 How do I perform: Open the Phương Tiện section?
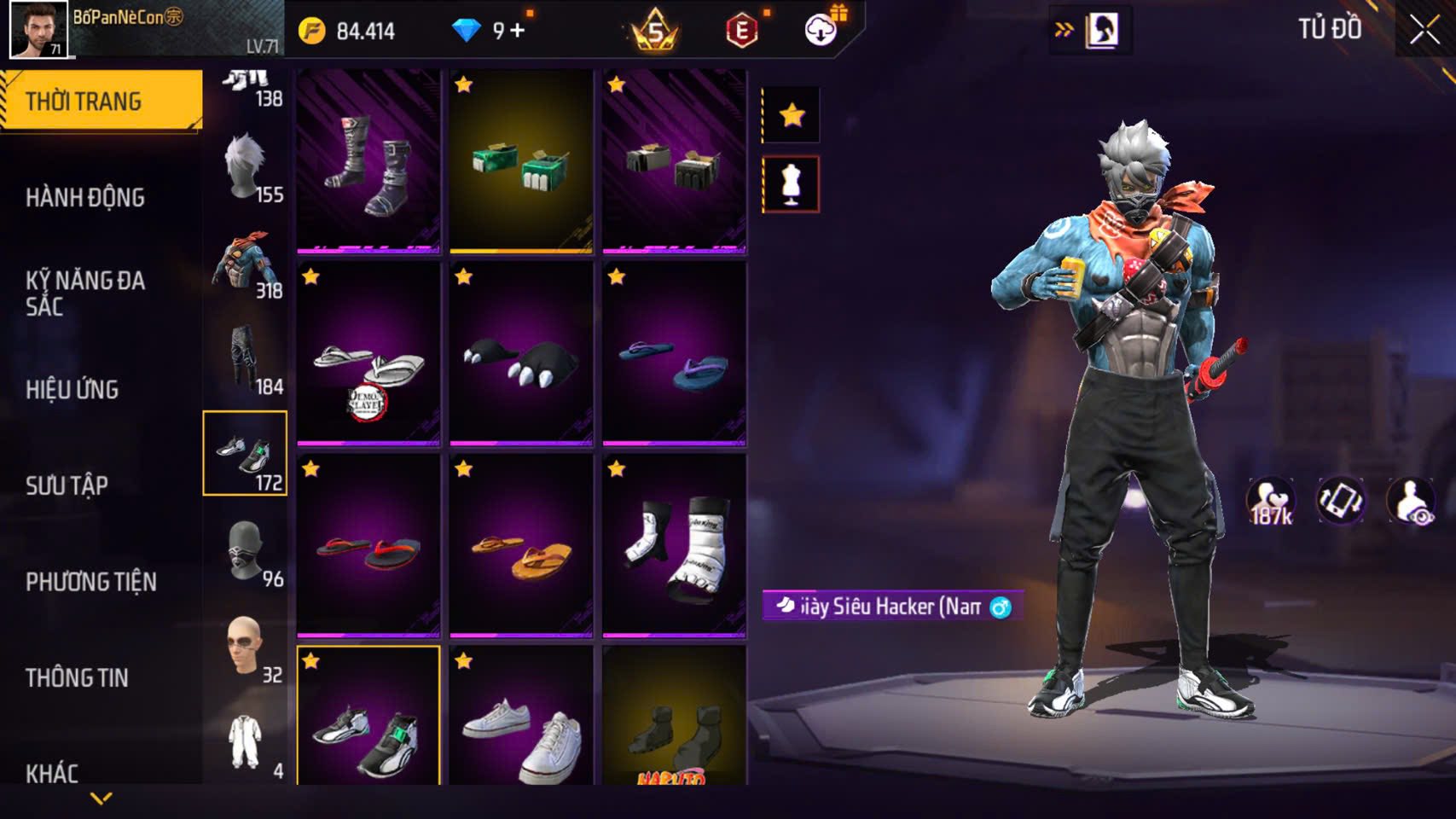[x=91, y=582]
